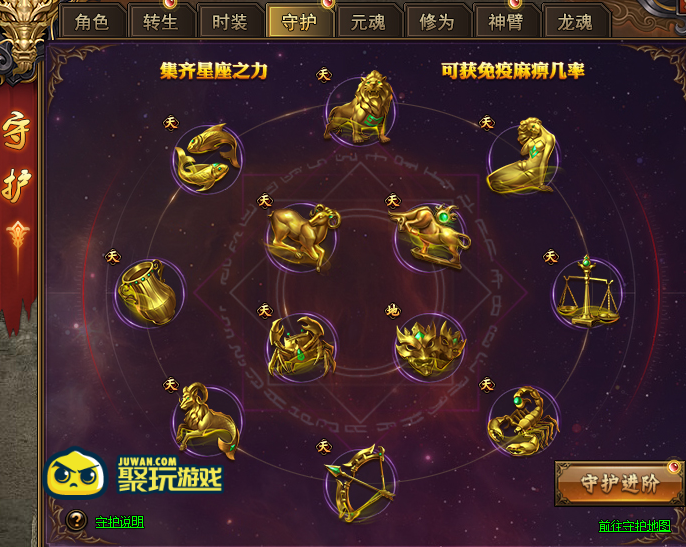
Task: Pick the twin masks Gemini guardian
Action: coord(429,346)
